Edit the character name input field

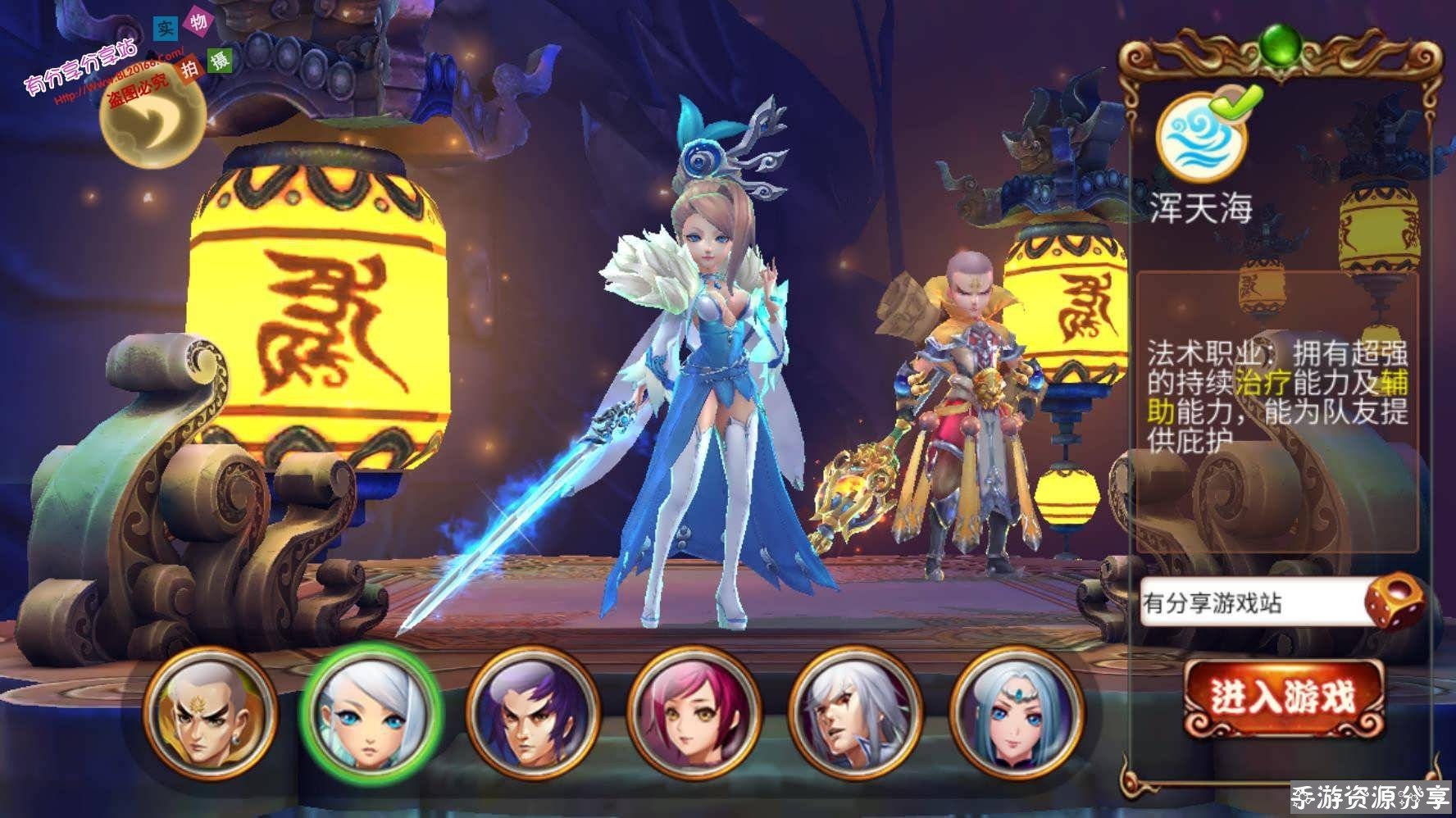pyautogui.click(x=1250, y=604)
